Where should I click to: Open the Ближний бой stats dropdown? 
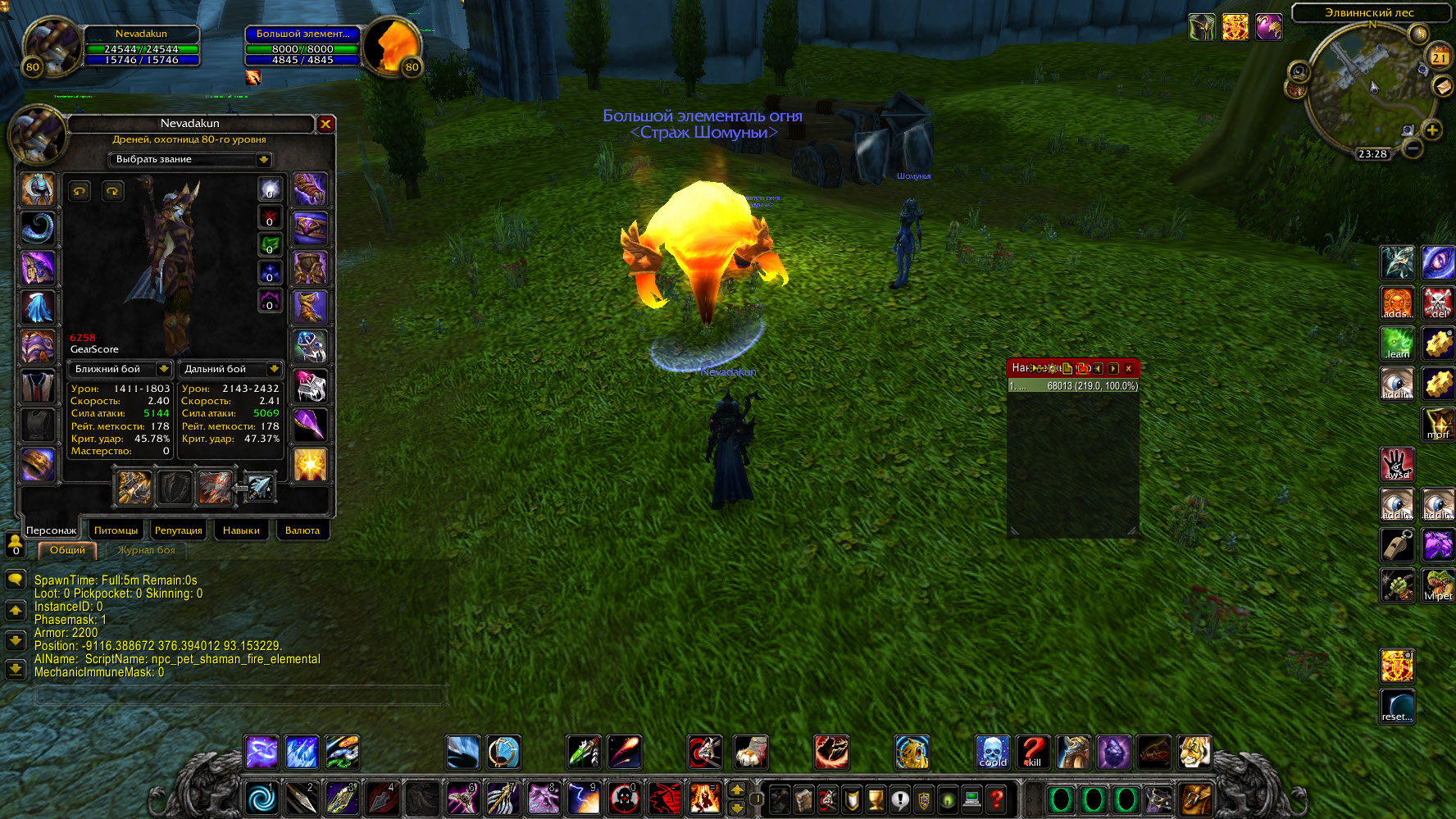click(163, 369)
